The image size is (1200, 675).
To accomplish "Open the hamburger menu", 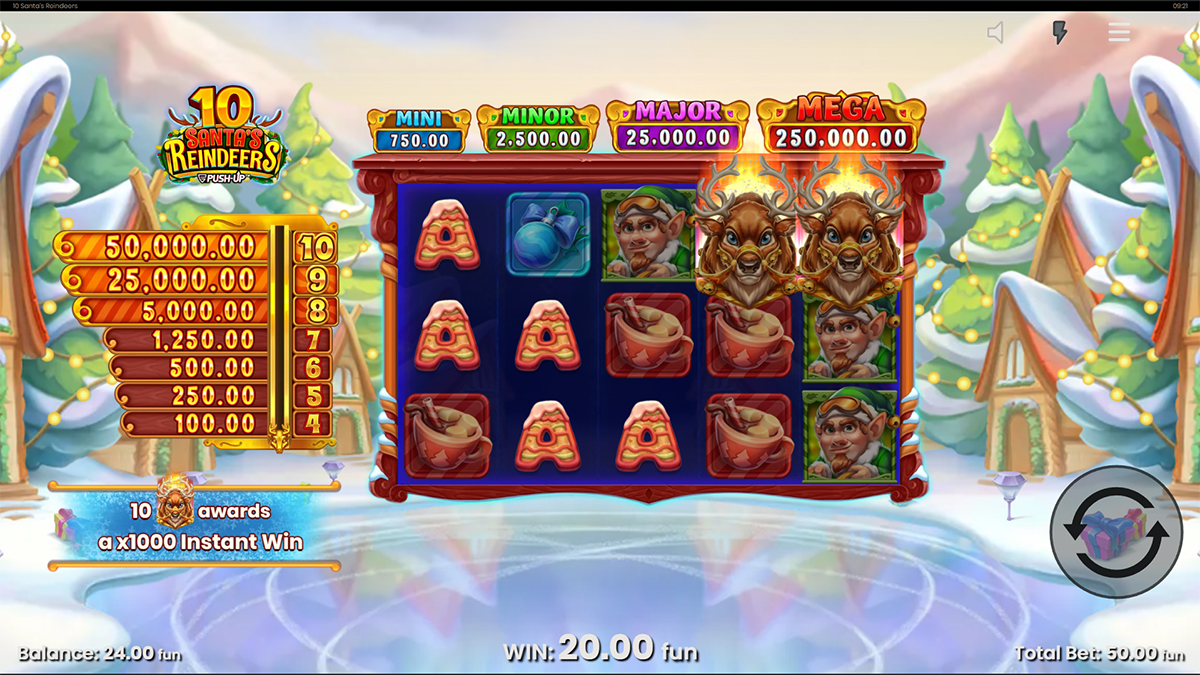I will (x=1119, y=33).
